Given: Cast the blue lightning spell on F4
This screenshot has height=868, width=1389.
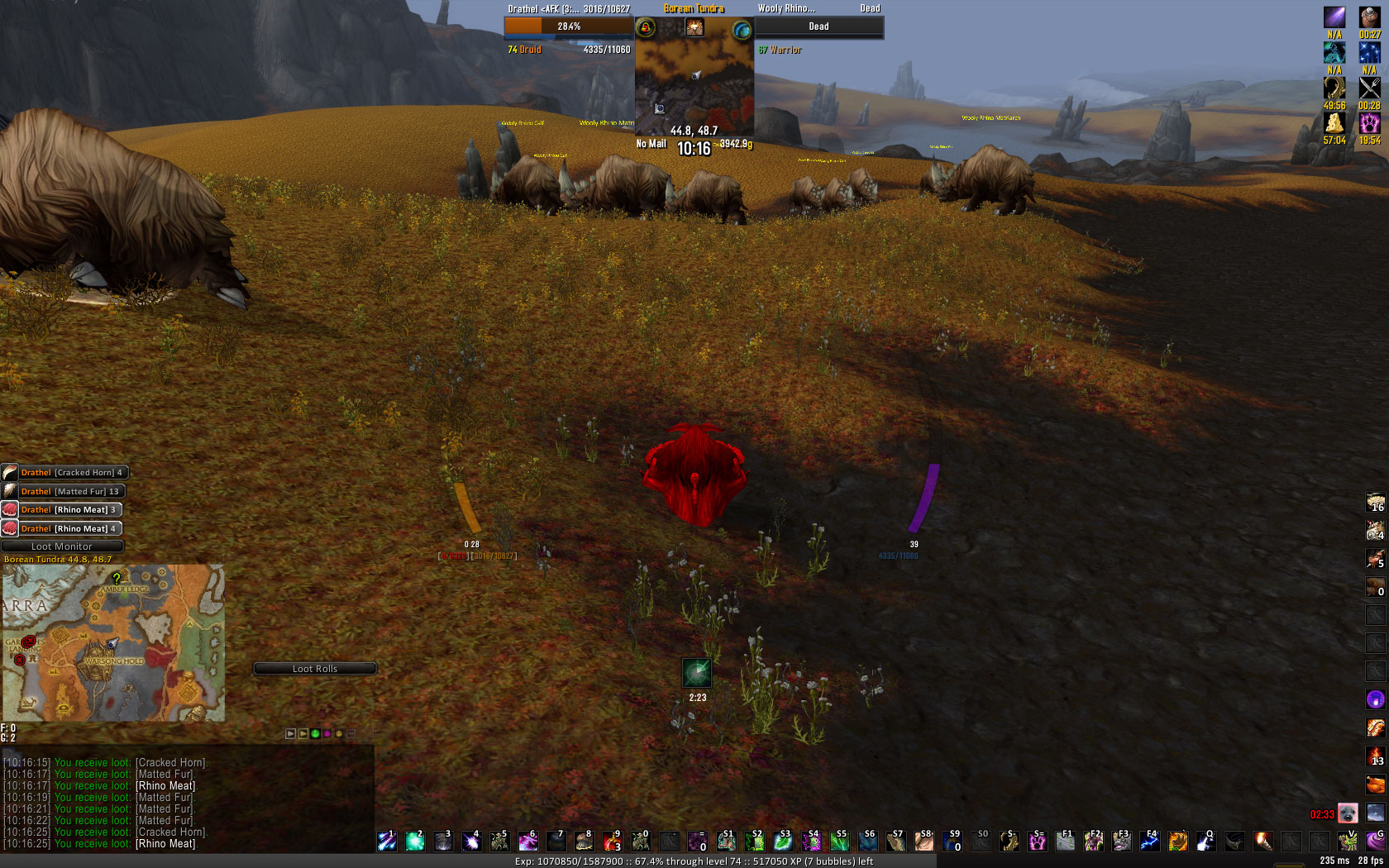Looking at the screenshot, I should click(1149, 842).
